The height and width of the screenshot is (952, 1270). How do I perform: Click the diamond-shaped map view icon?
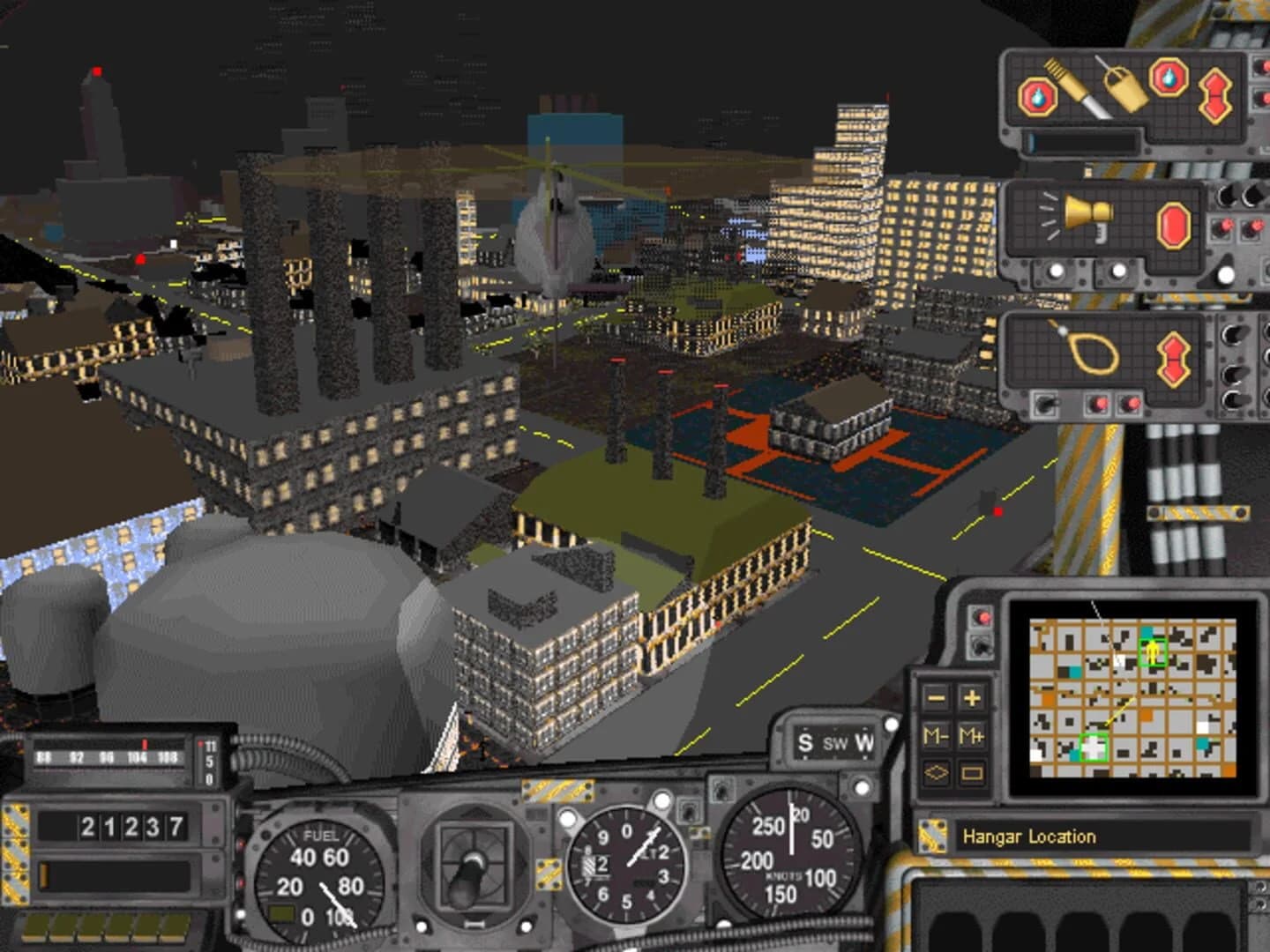(938, 773)
